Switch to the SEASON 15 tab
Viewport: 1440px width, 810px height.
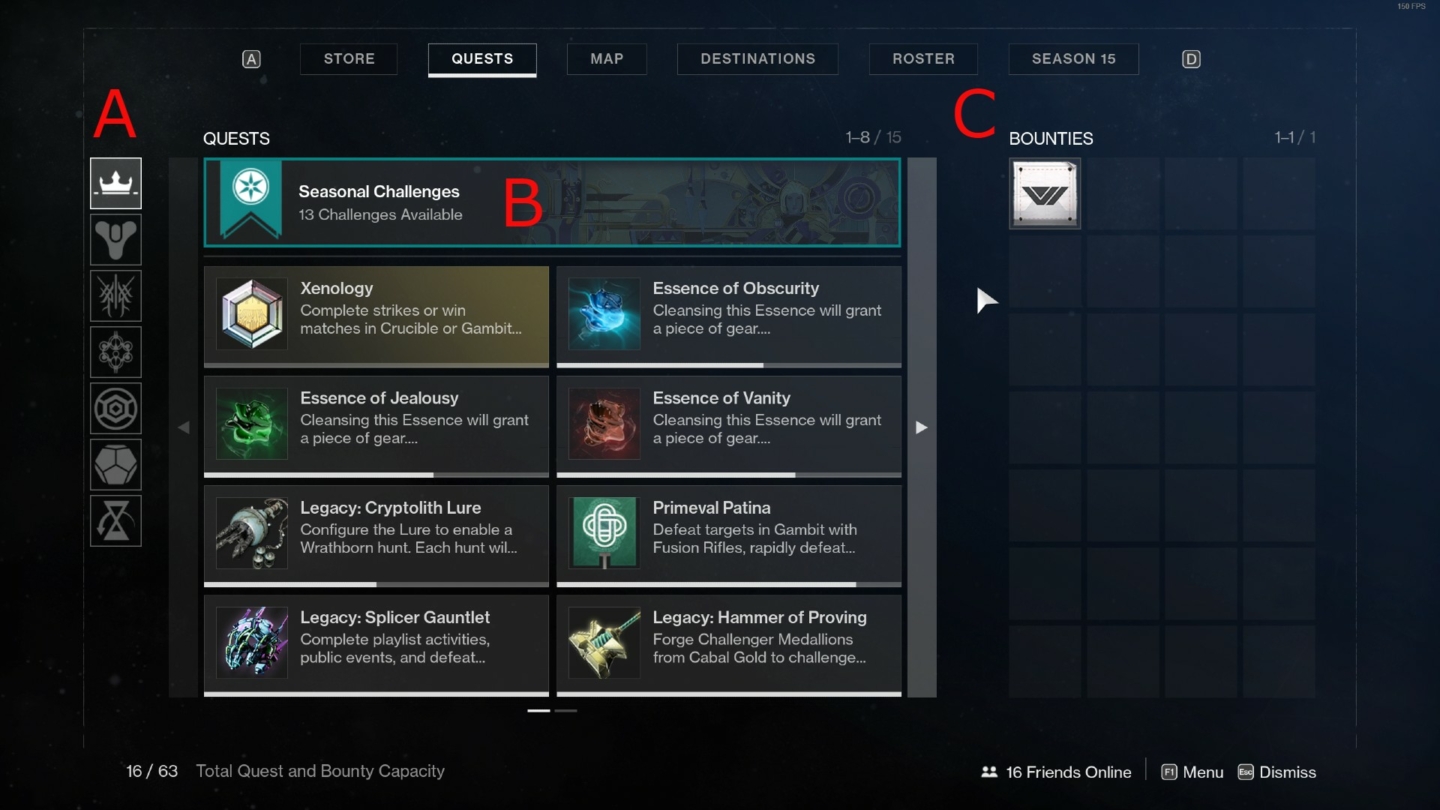[1073, 58]
